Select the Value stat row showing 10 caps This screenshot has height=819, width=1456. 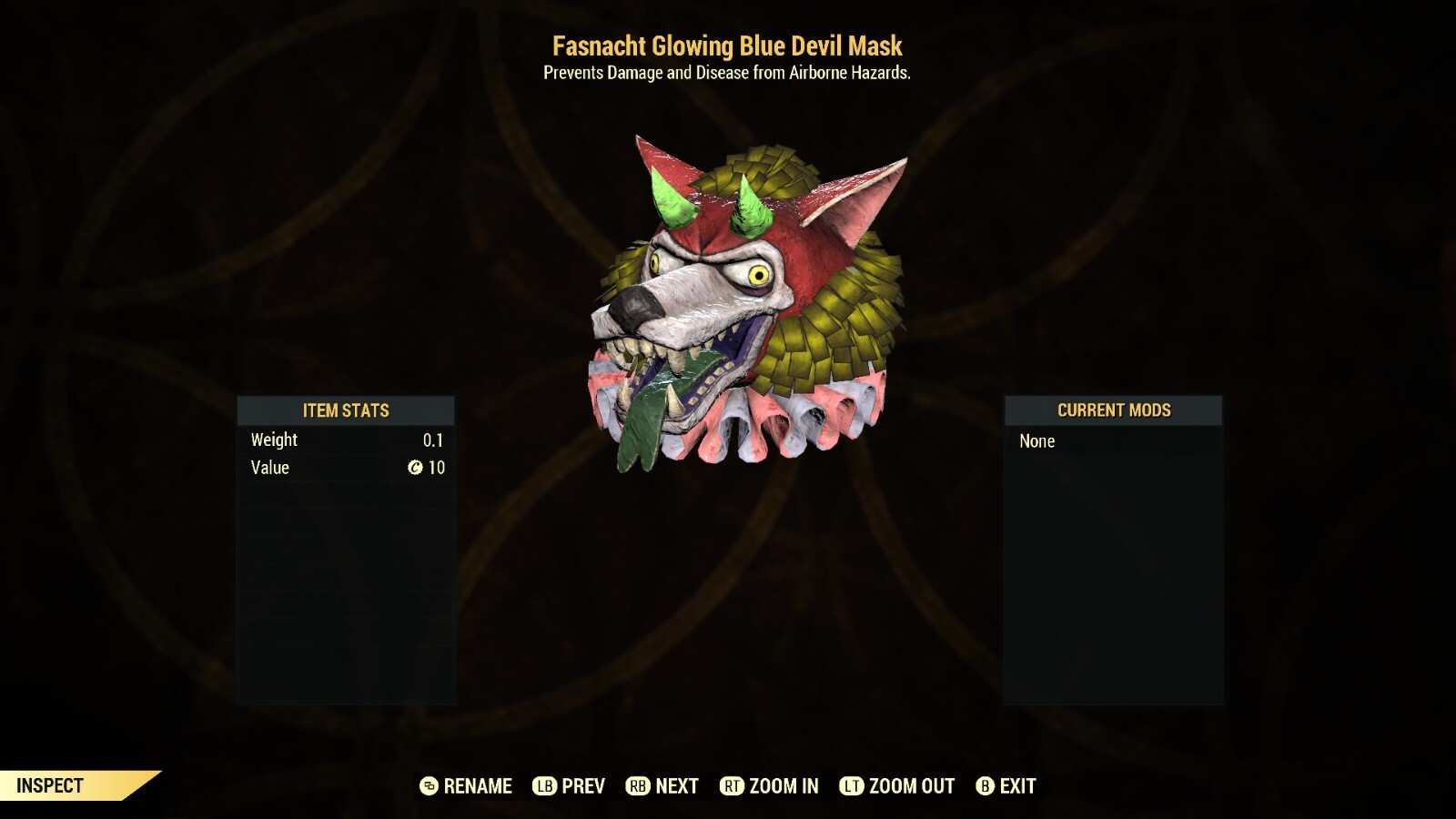[347, 468]
